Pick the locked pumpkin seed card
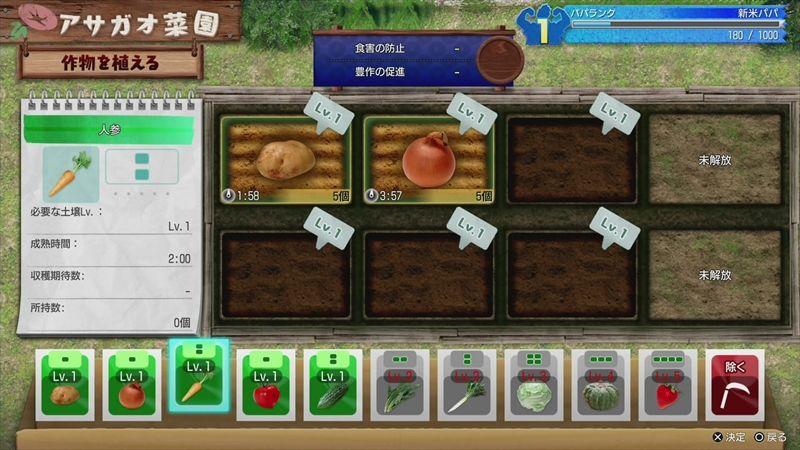This screenshot has width=800, height=450. [601, 385]
